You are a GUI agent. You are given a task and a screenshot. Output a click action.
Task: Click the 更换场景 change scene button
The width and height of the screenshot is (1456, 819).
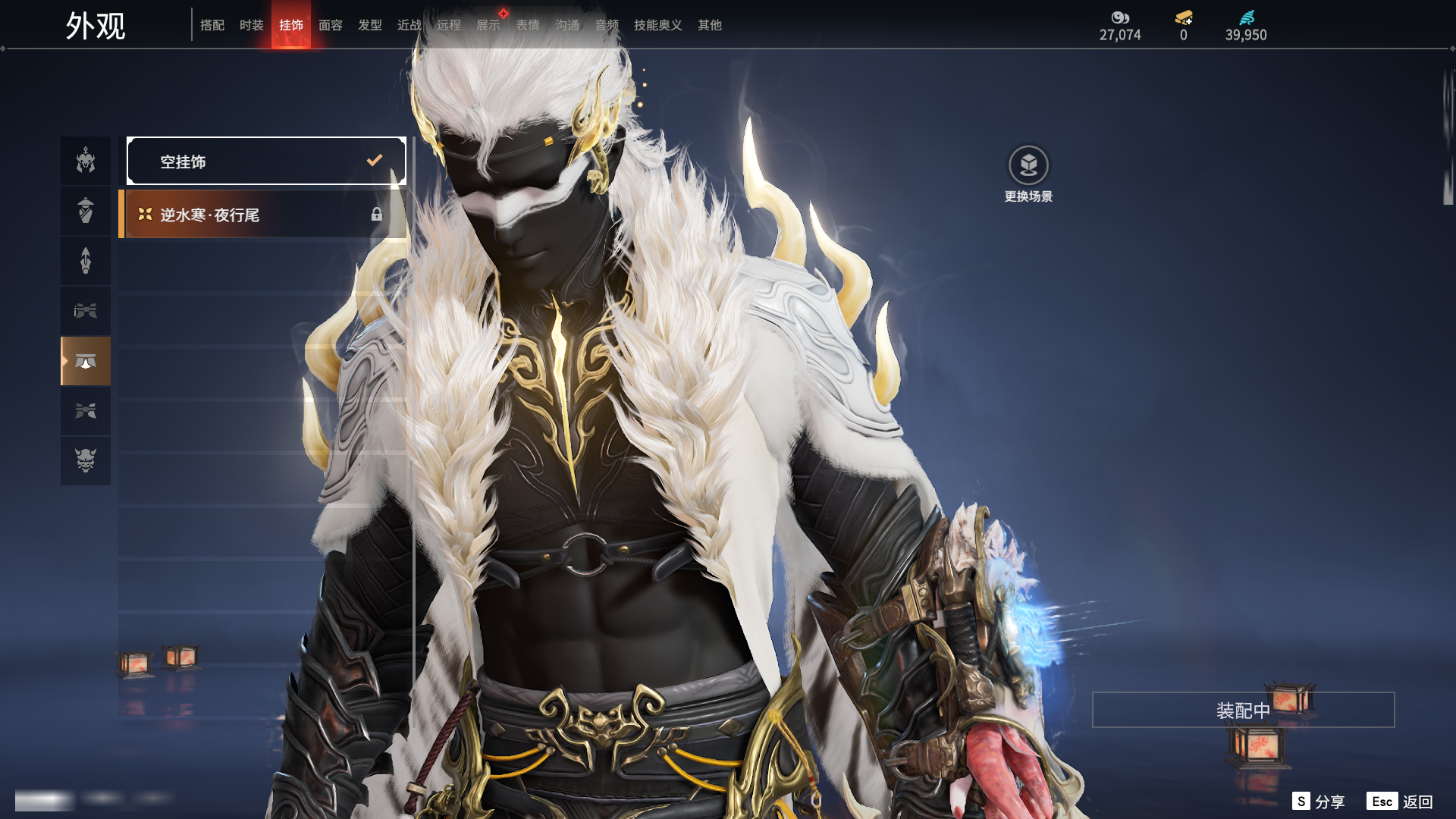1028,174
